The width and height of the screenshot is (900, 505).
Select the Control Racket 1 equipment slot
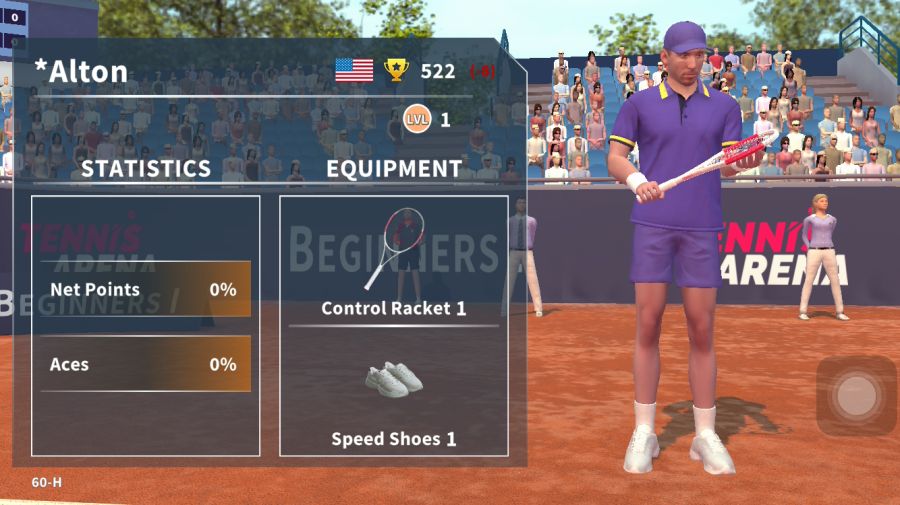click(x=394, y=260)
